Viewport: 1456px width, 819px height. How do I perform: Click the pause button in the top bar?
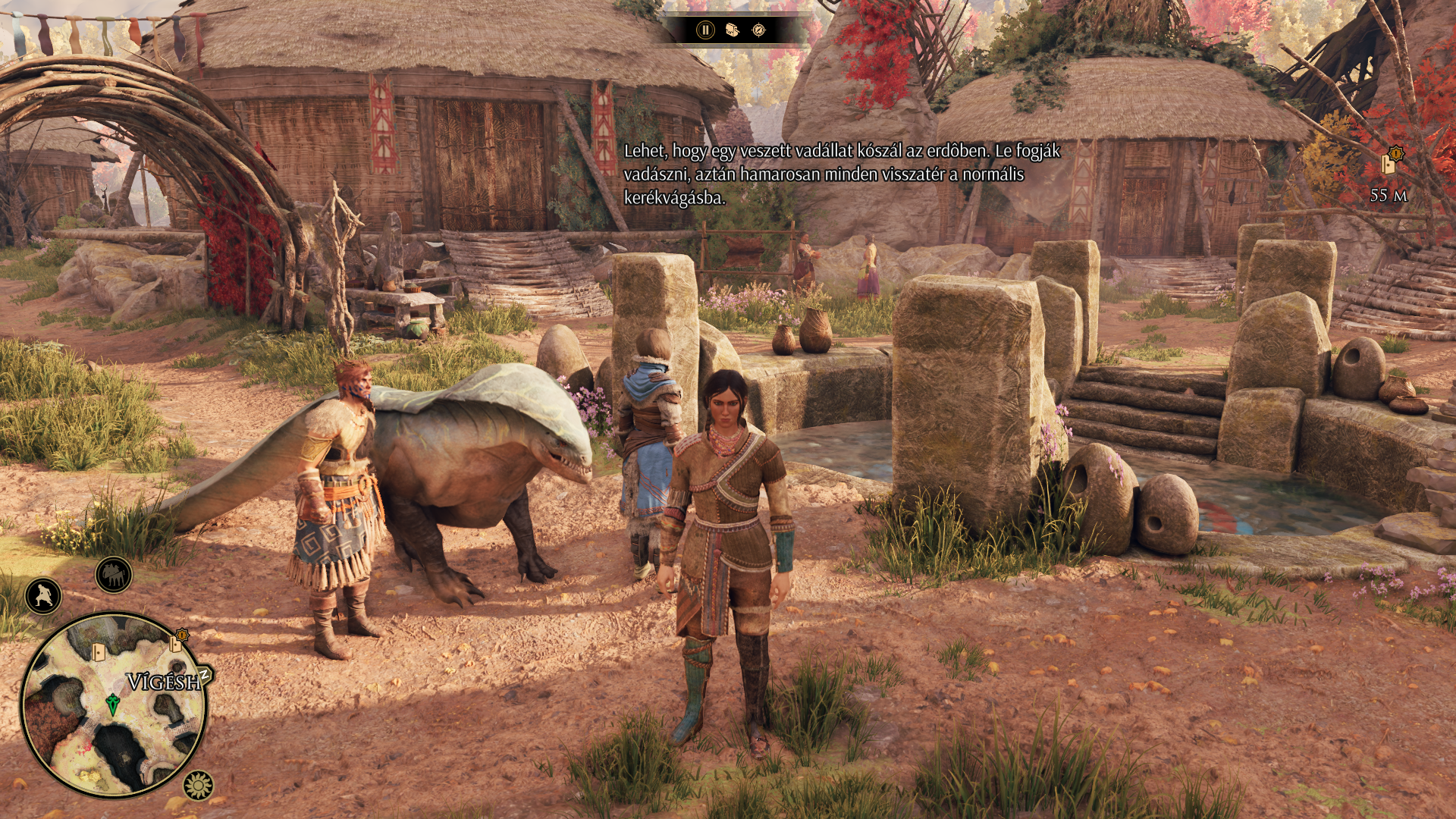point(705,30)
